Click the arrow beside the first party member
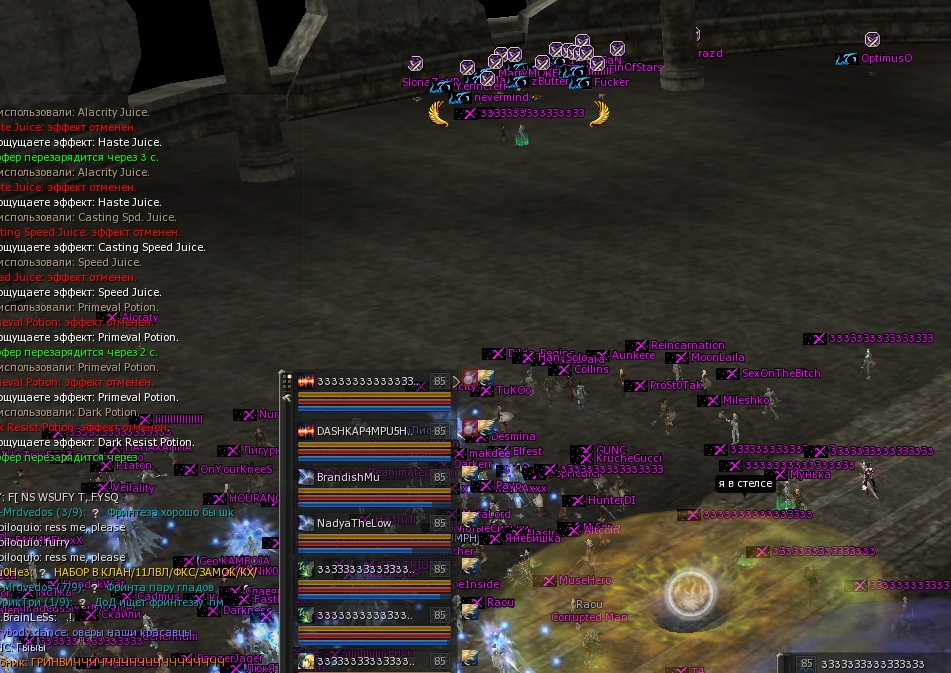This screenshot has height=673, width=951. pyautogui.click(x=456, y=381)
